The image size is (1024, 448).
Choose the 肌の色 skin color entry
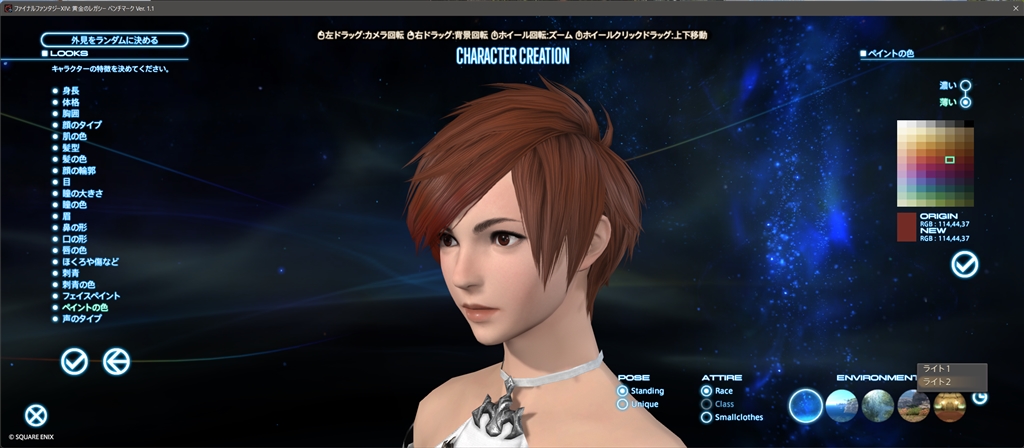(74, 136)
